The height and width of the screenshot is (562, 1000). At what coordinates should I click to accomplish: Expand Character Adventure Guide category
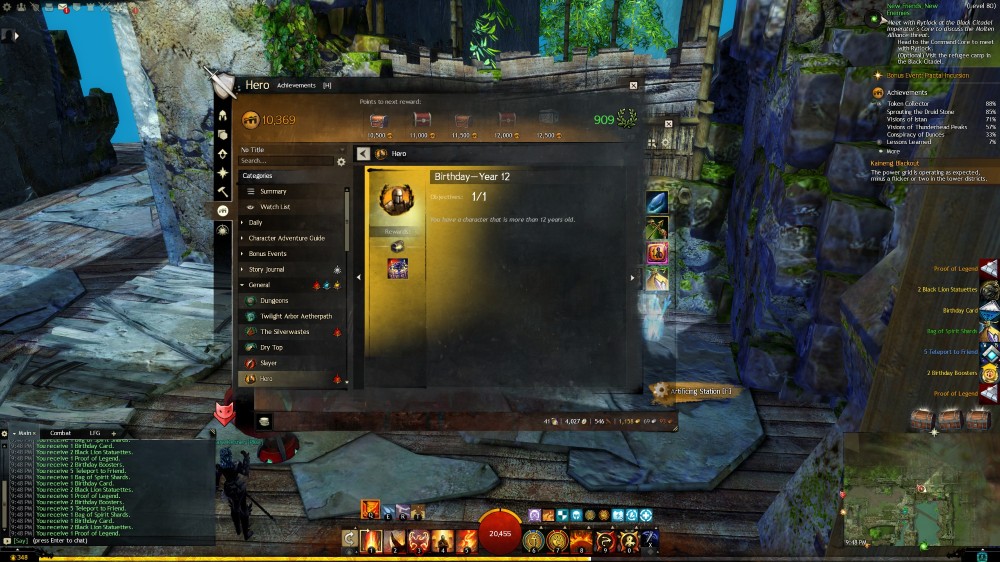pyautogui.click(x=286, y=238)
